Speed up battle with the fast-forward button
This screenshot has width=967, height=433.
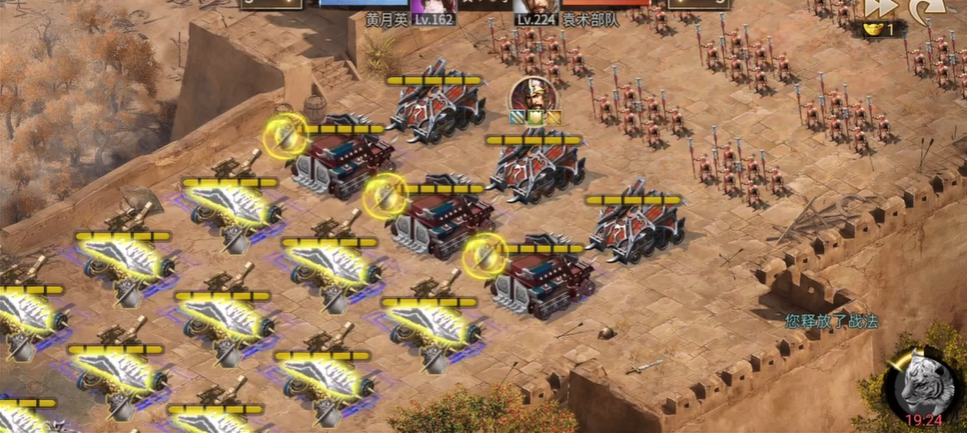click(879, 8)
